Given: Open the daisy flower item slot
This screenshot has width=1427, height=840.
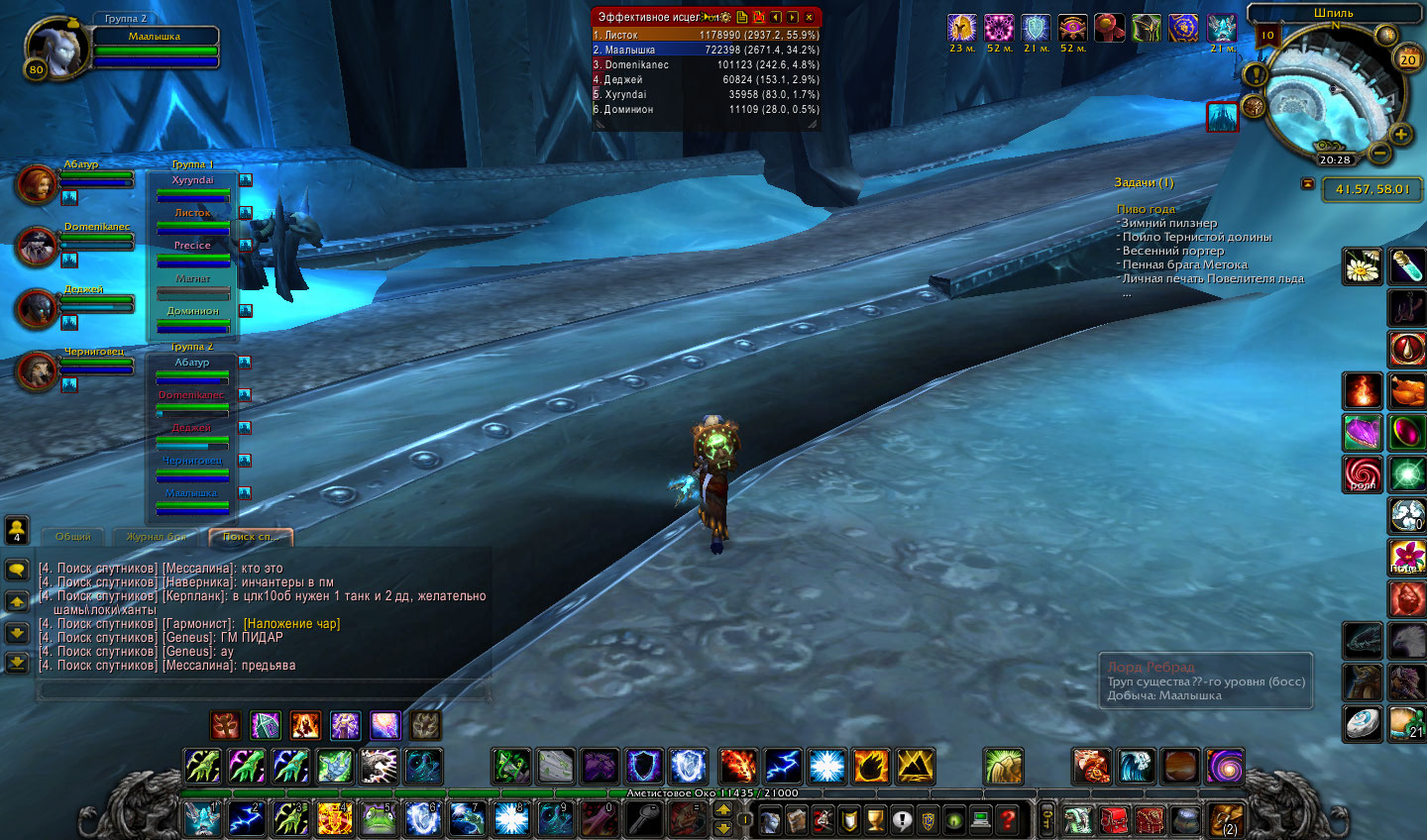Looking at the screenshot, I should click(1363, 266).
